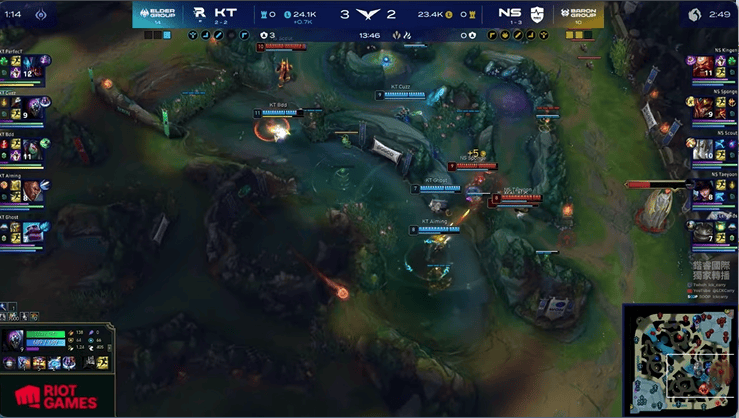Click the KT team logo on scoreboard
The image size is (739, 418).
pos(199,13)
